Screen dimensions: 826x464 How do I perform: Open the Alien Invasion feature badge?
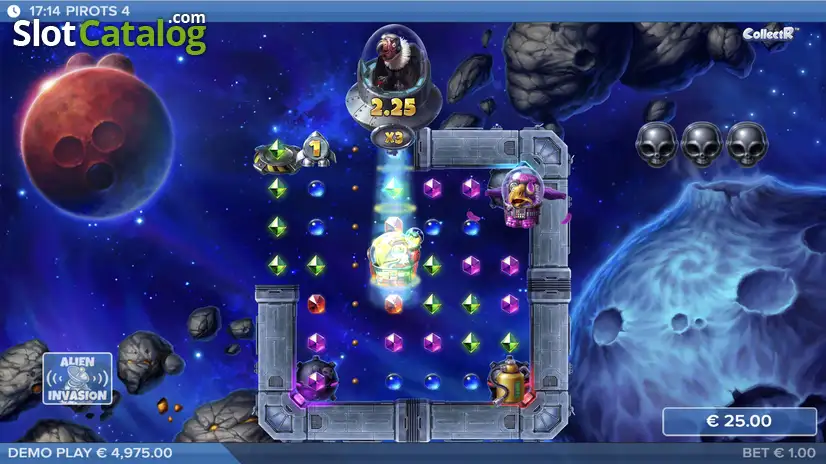pyautogui.click(x=77, y=380)
